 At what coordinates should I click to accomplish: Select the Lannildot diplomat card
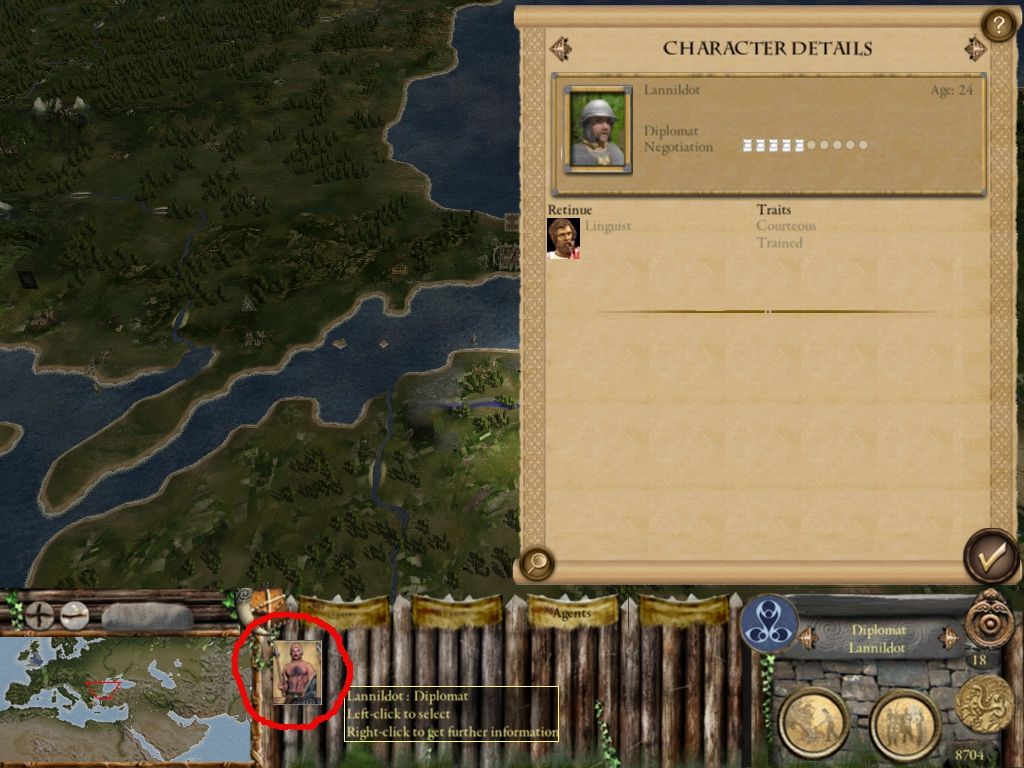(x=297, y=673)
